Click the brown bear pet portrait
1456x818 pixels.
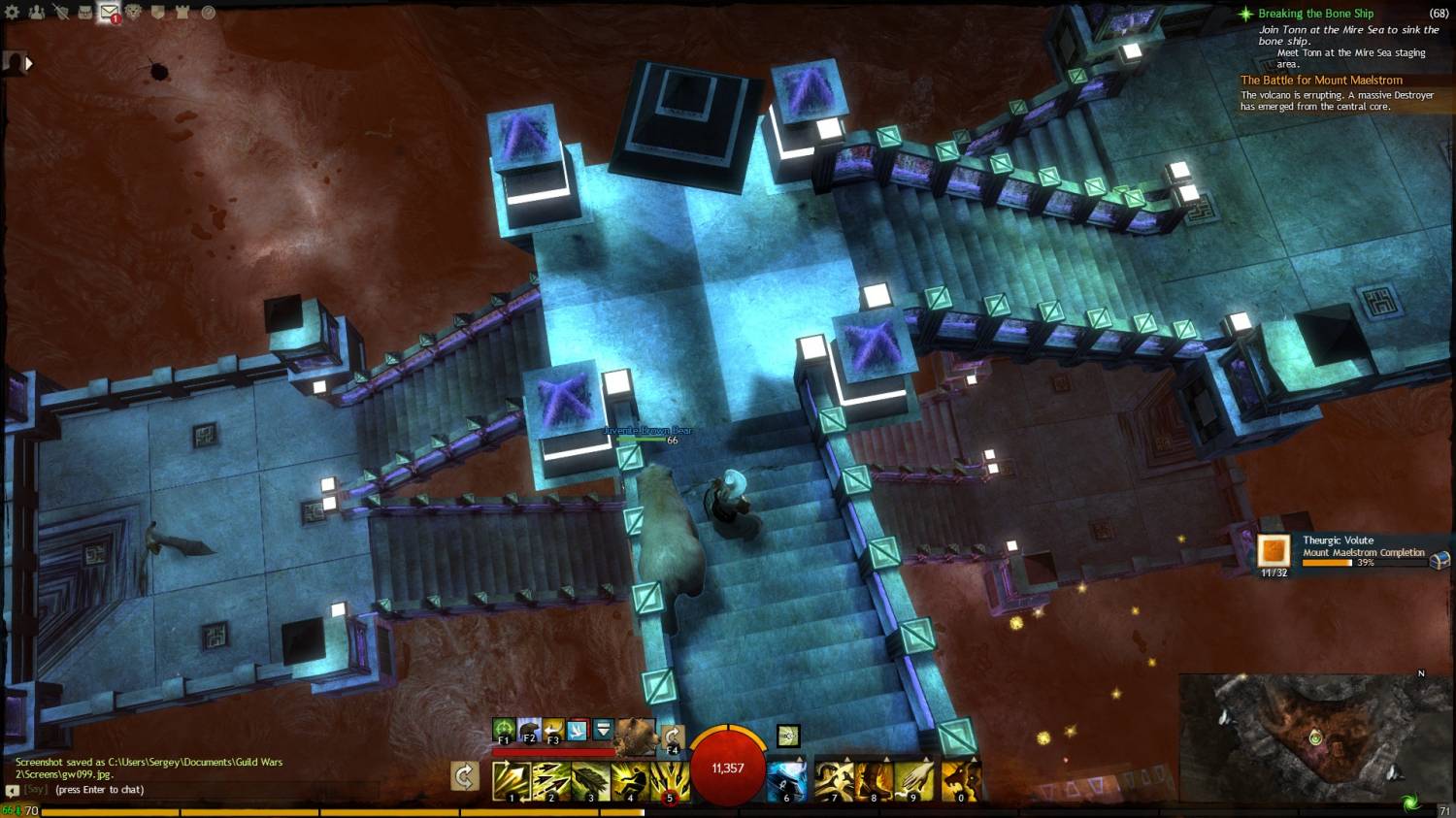tap(636, 735)
